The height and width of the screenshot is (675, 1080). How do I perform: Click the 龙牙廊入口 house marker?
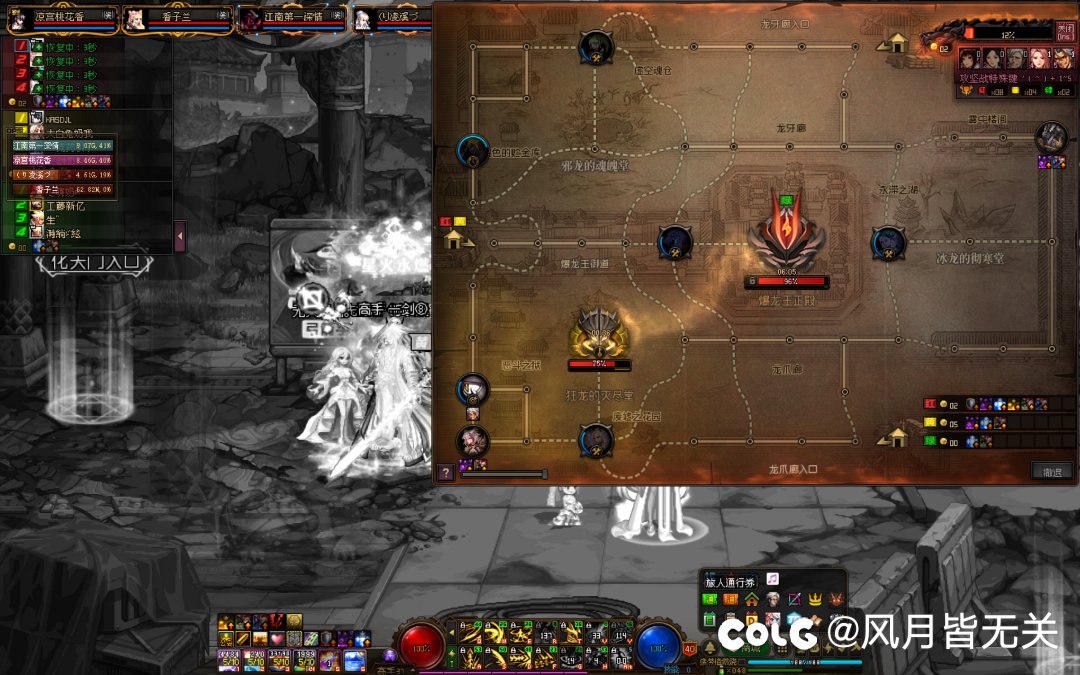point(897,43)
